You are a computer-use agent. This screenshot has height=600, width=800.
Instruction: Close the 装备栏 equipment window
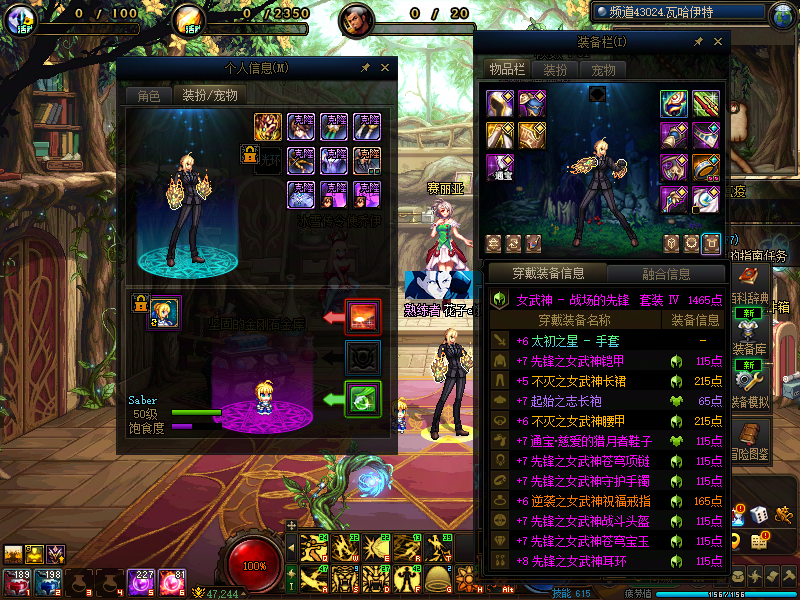point(717,42)
